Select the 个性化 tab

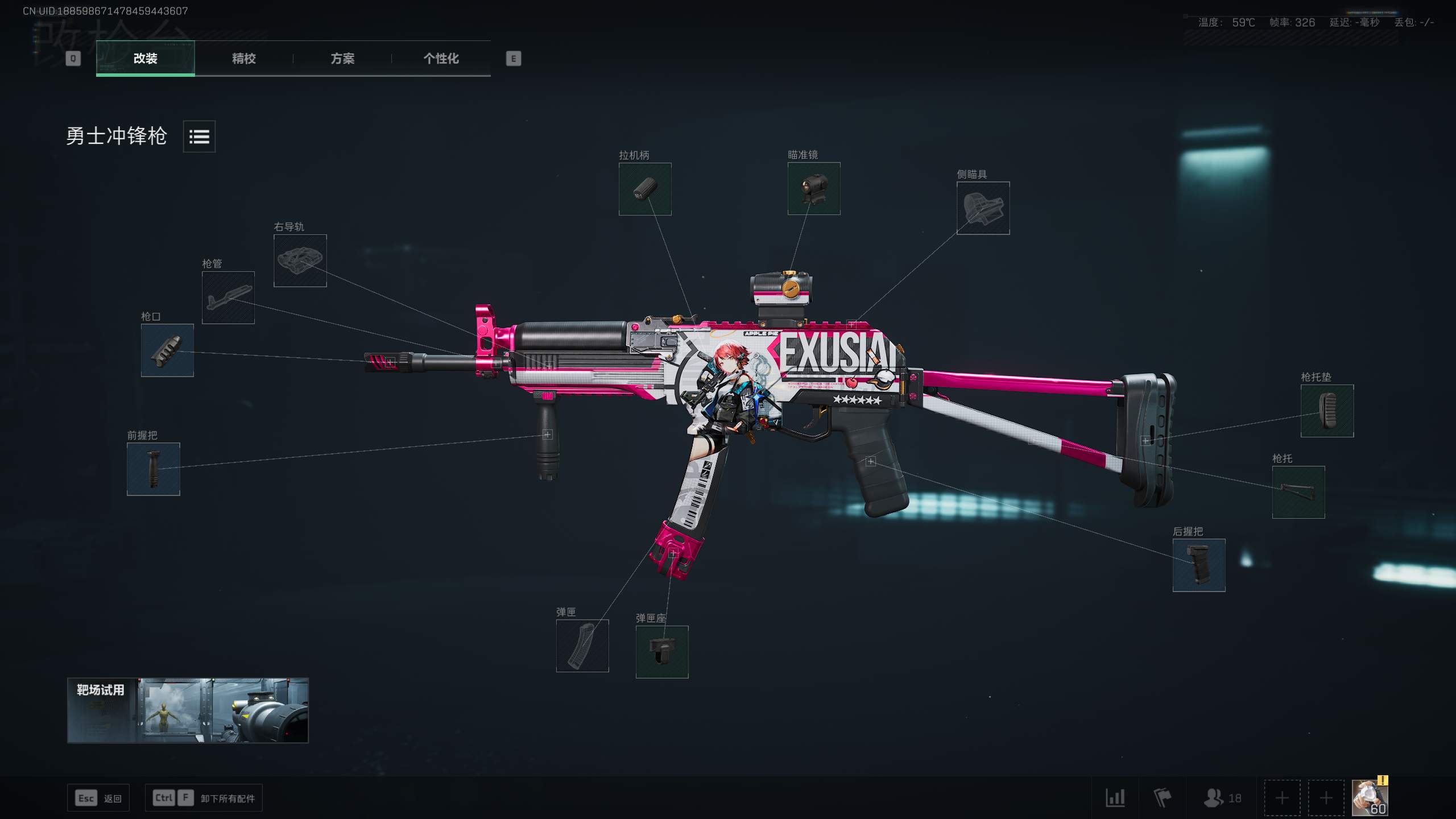(441, 59)
